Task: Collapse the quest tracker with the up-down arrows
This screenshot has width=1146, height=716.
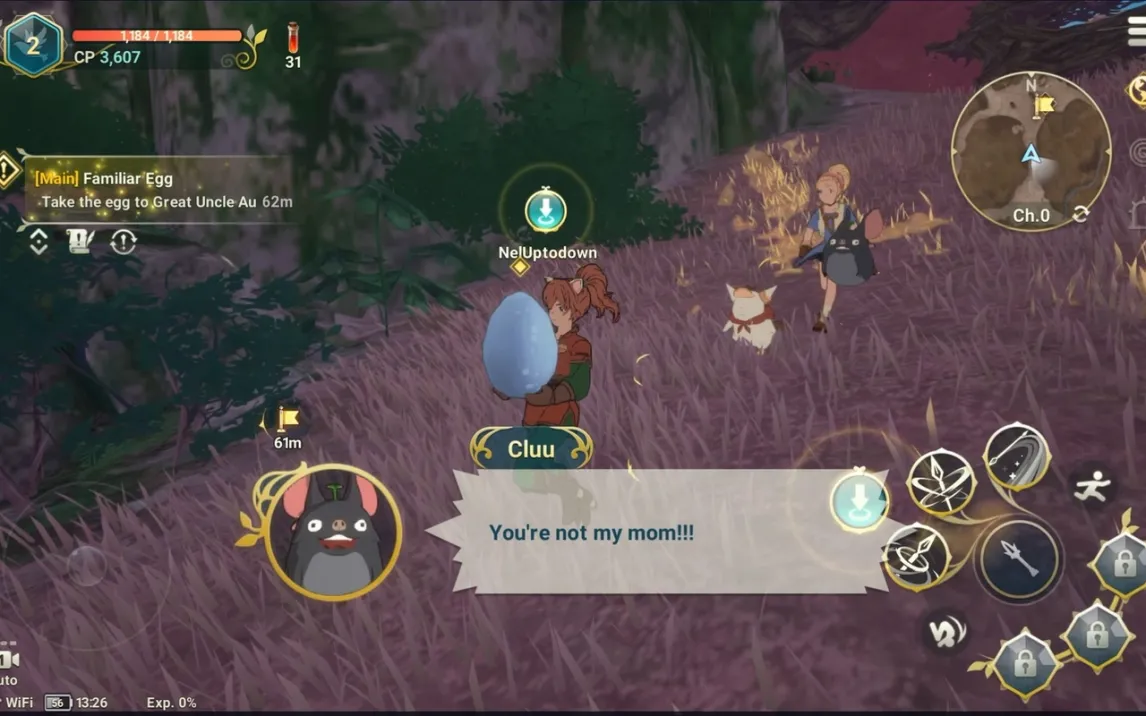Action: pos(38,242)
